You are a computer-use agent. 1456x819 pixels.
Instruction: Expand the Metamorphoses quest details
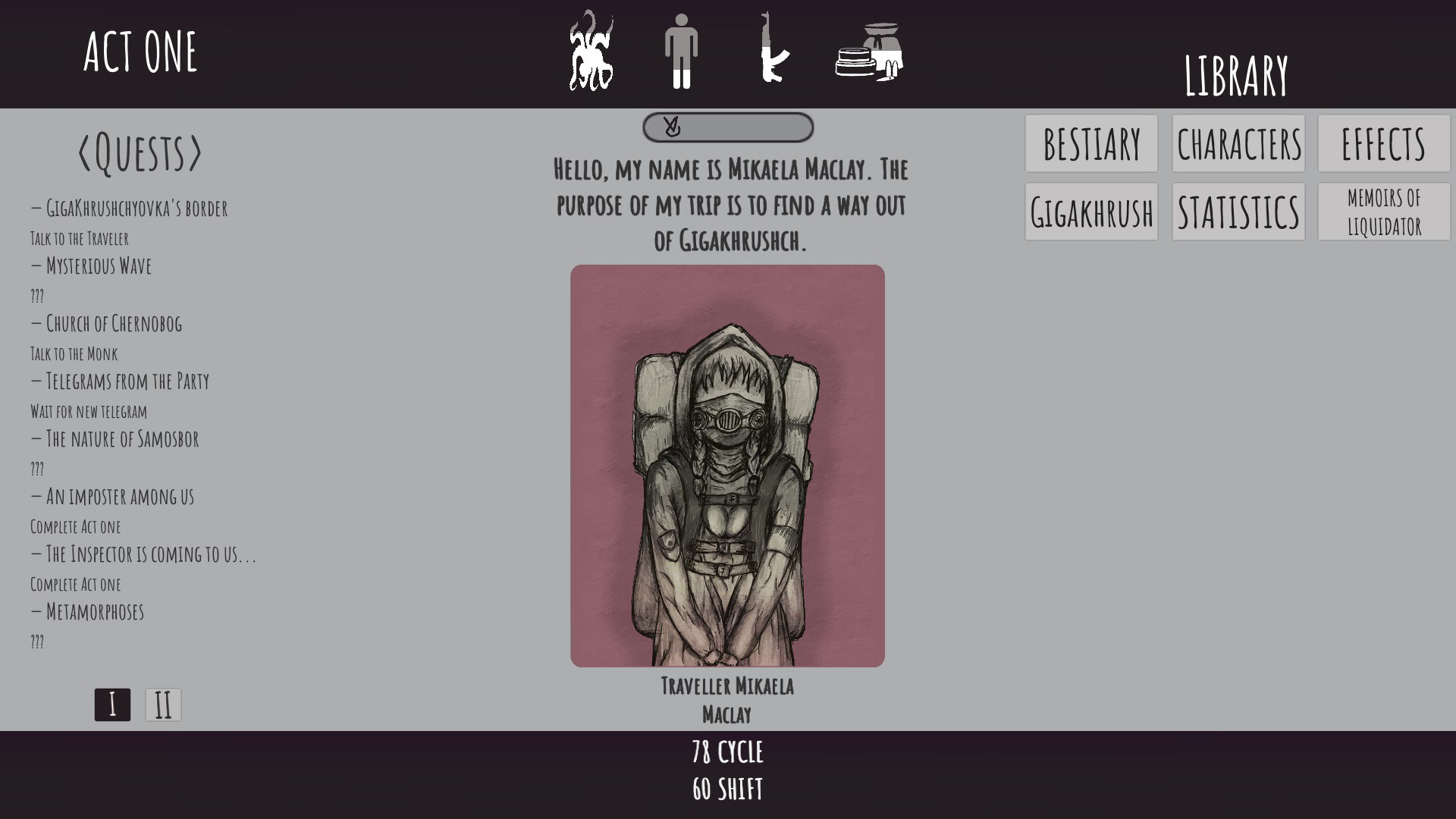(87, 612)
